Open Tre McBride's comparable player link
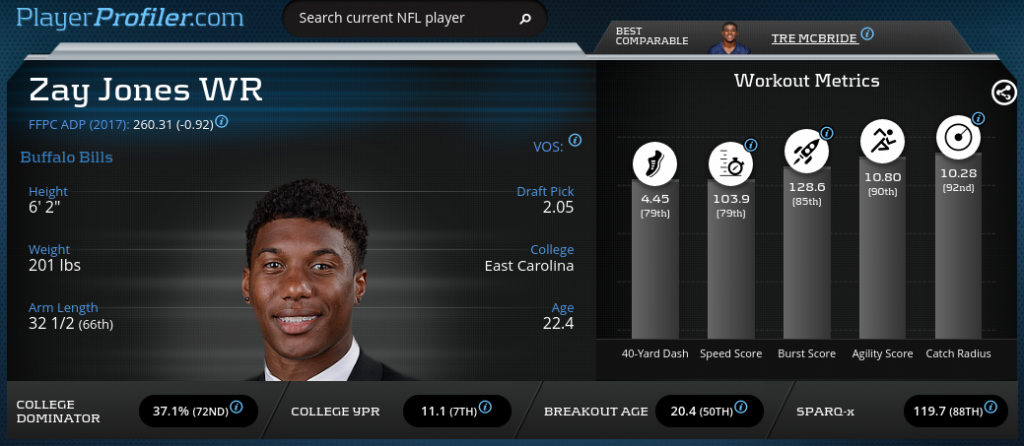1024x446 pixels. (814, 39)
